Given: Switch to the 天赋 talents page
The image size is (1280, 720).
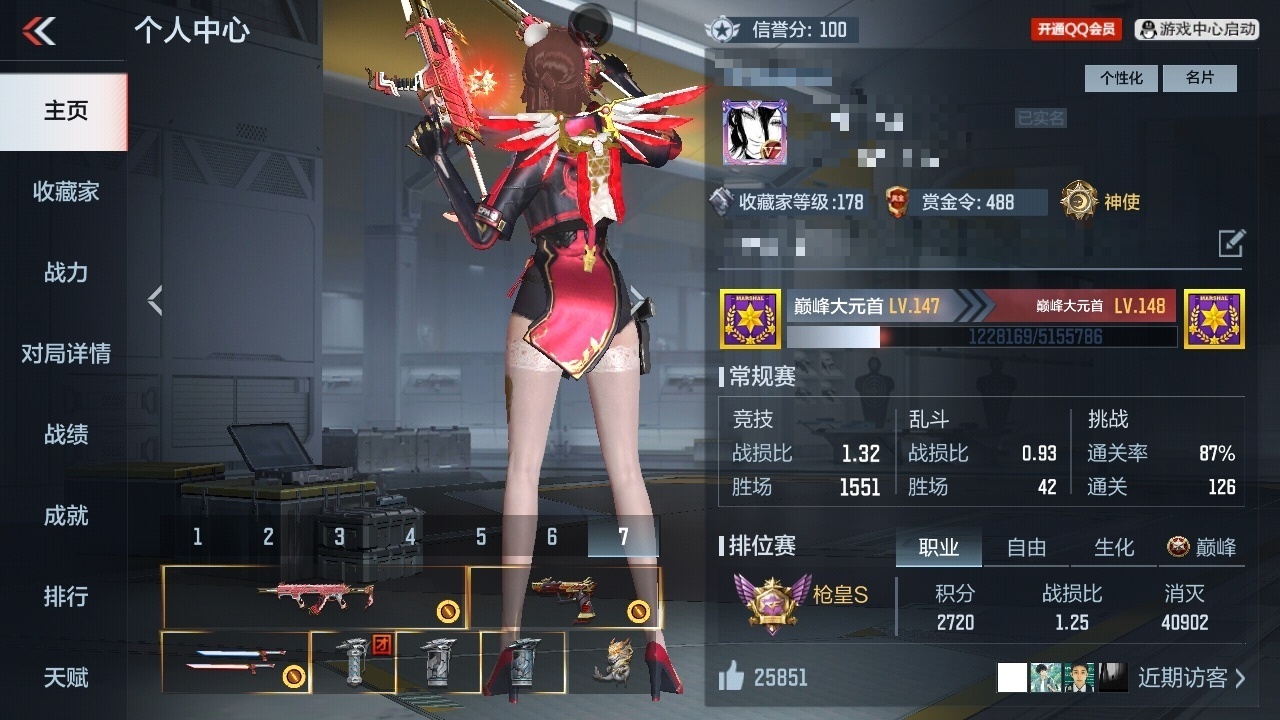Looking at the screenshot, I should click(x=66, y=677).
